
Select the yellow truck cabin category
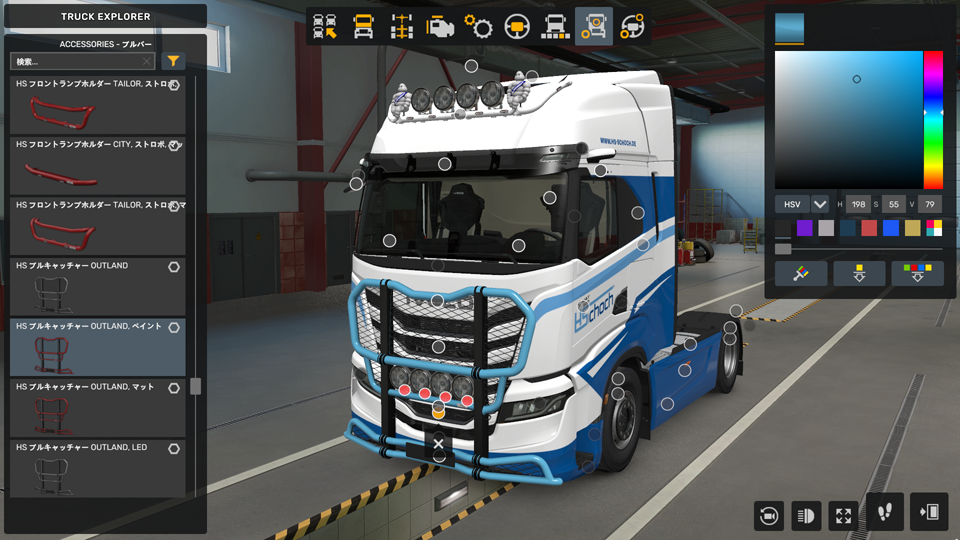click(363, 27)
